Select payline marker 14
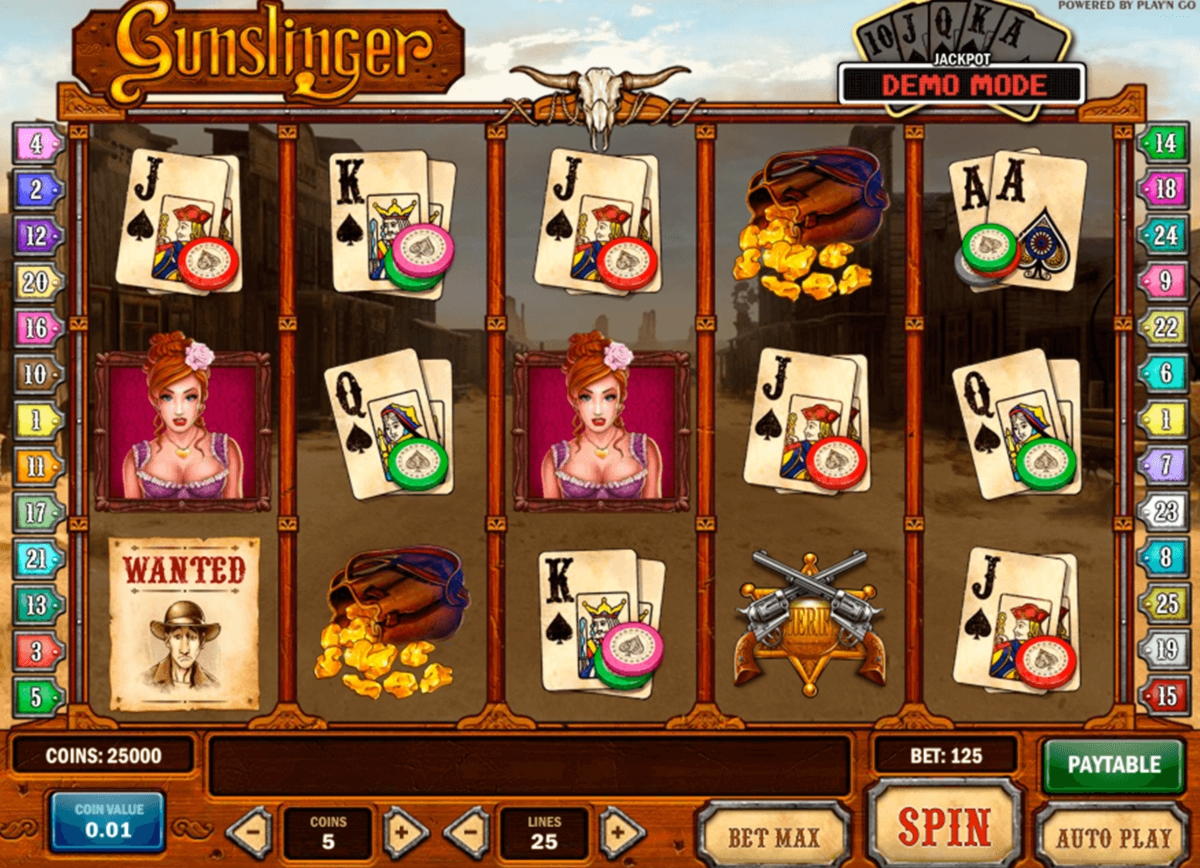1200x868 pixels. [1164, 143]
